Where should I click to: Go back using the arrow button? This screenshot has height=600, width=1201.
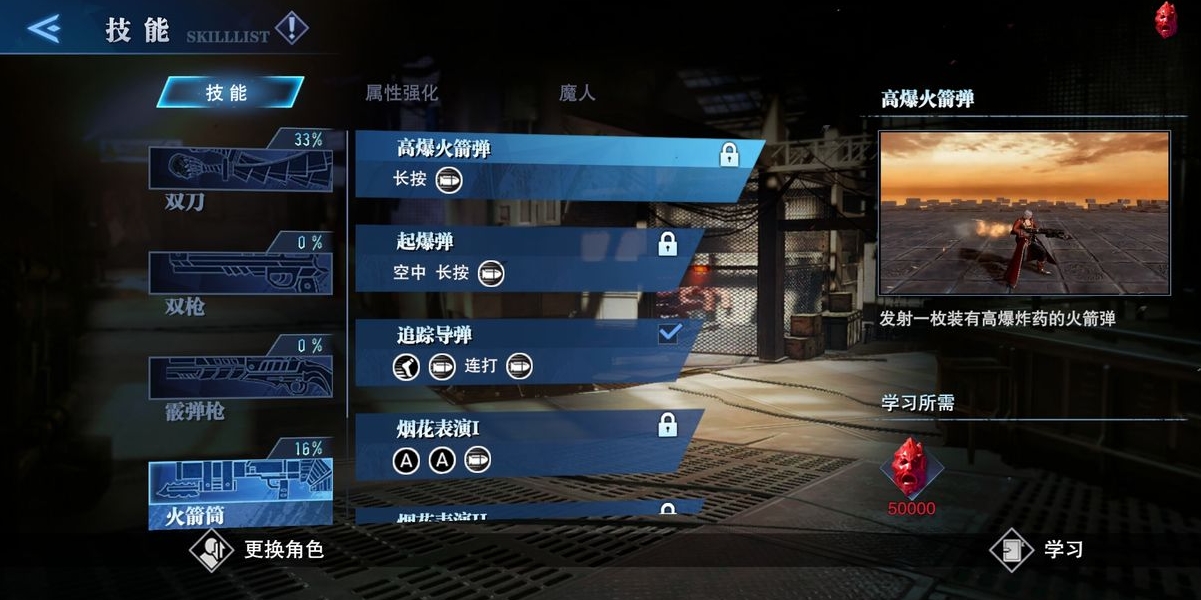click(44, 28)
